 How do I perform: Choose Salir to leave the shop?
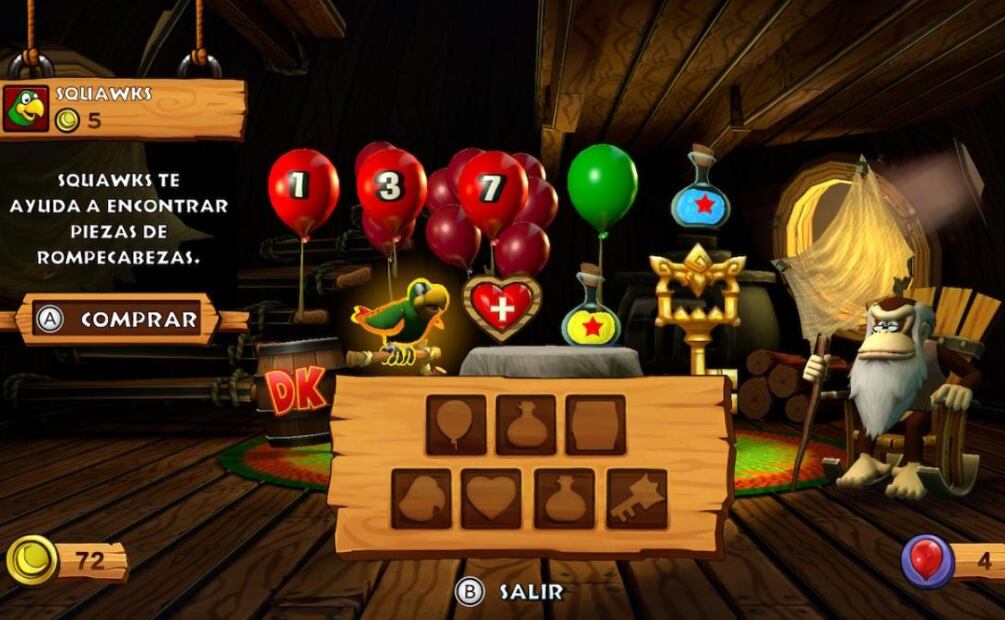click(x=510, y=592)
